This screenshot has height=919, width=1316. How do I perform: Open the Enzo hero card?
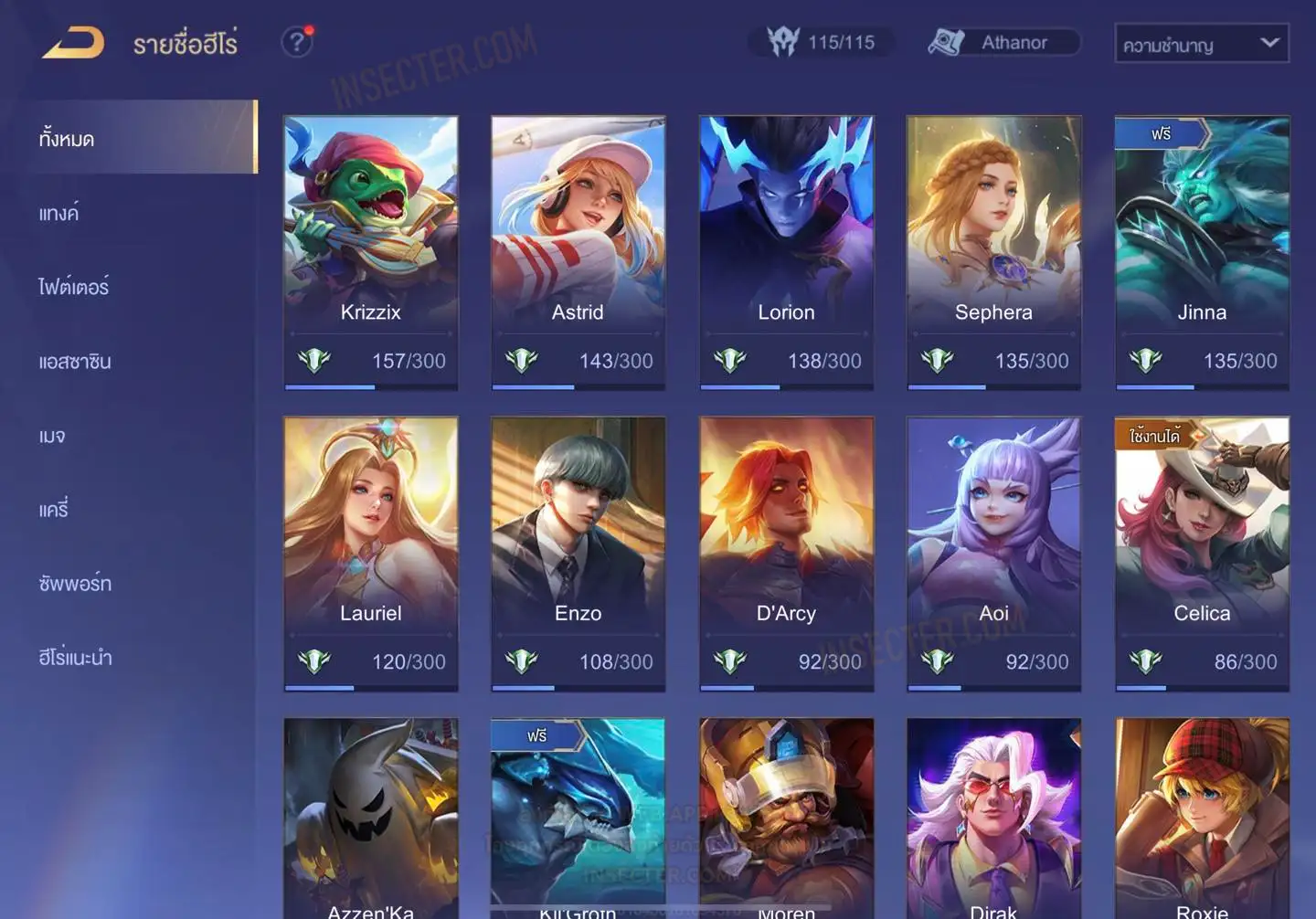(578, 554)
